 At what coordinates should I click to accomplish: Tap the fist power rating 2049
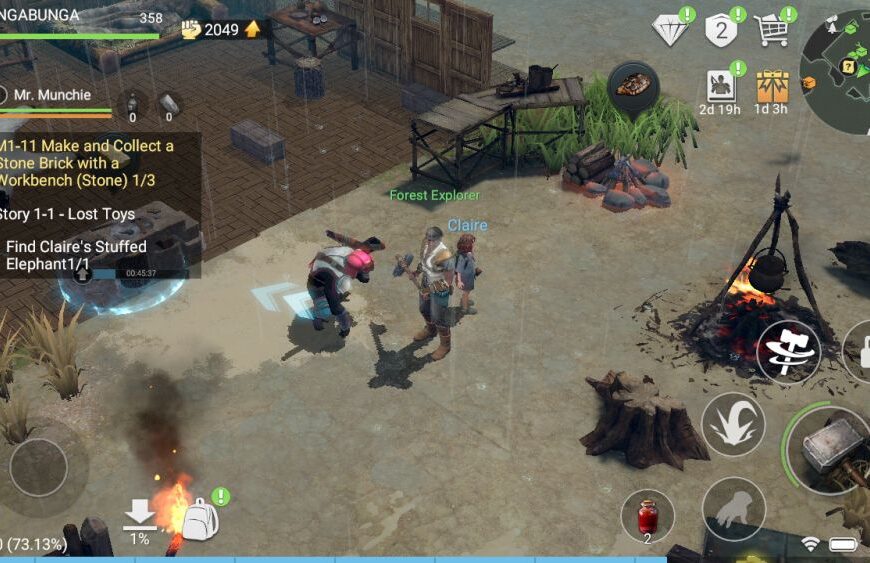coord(220,29)
